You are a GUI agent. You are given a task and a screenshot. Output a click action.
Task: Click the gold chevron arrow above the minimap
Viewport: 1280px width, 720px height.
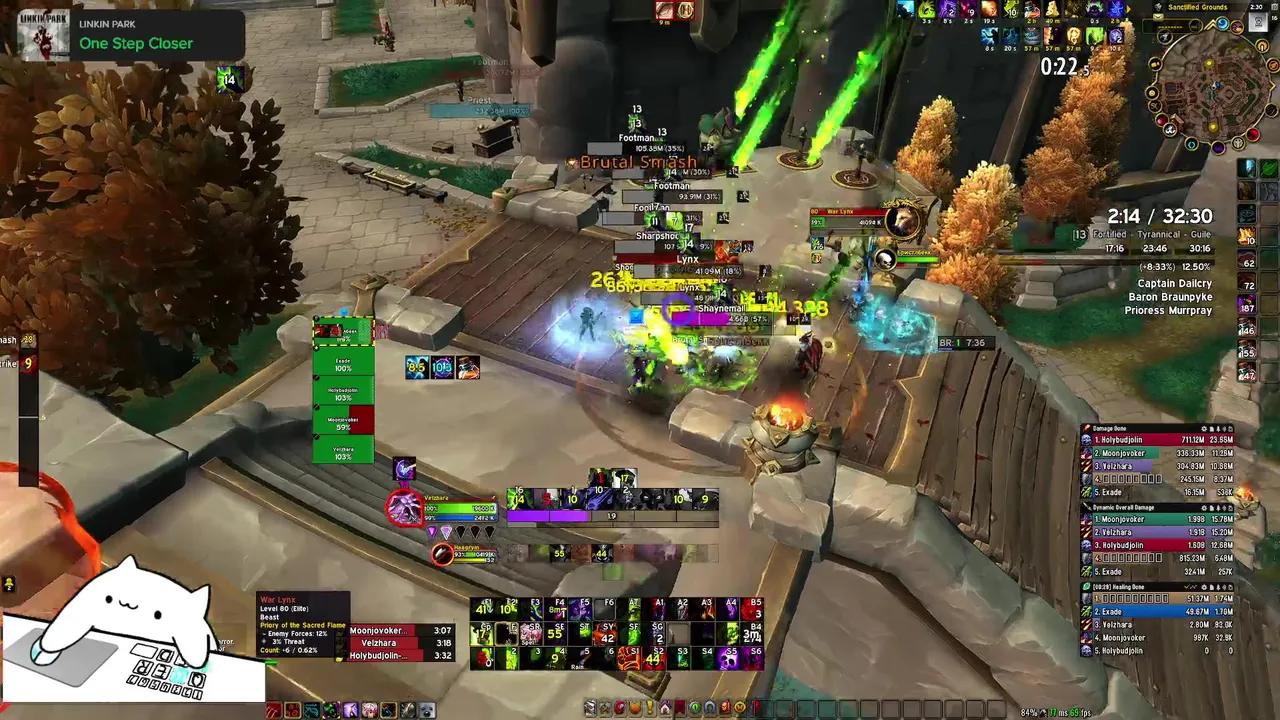[1211, 25]
